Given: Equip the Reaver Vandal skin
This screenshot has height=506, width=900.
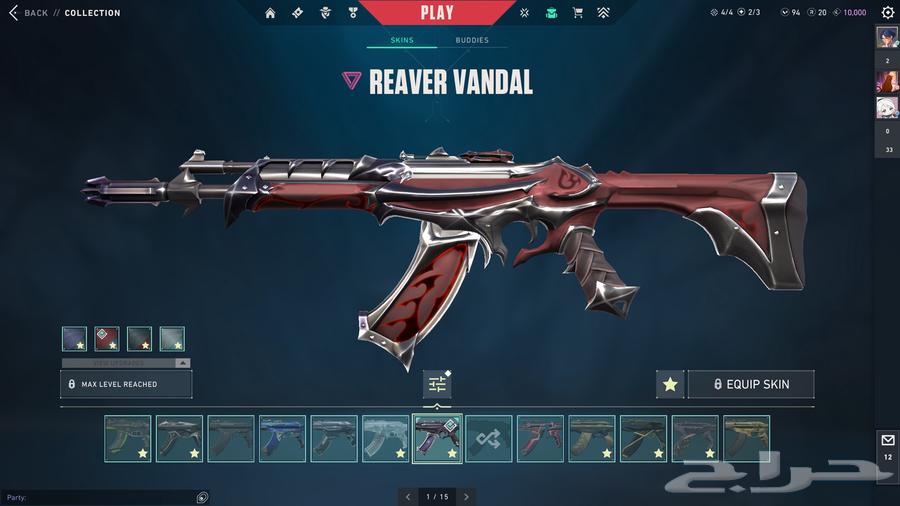Looking at the screenshot, I should click(x=750, y=384).
